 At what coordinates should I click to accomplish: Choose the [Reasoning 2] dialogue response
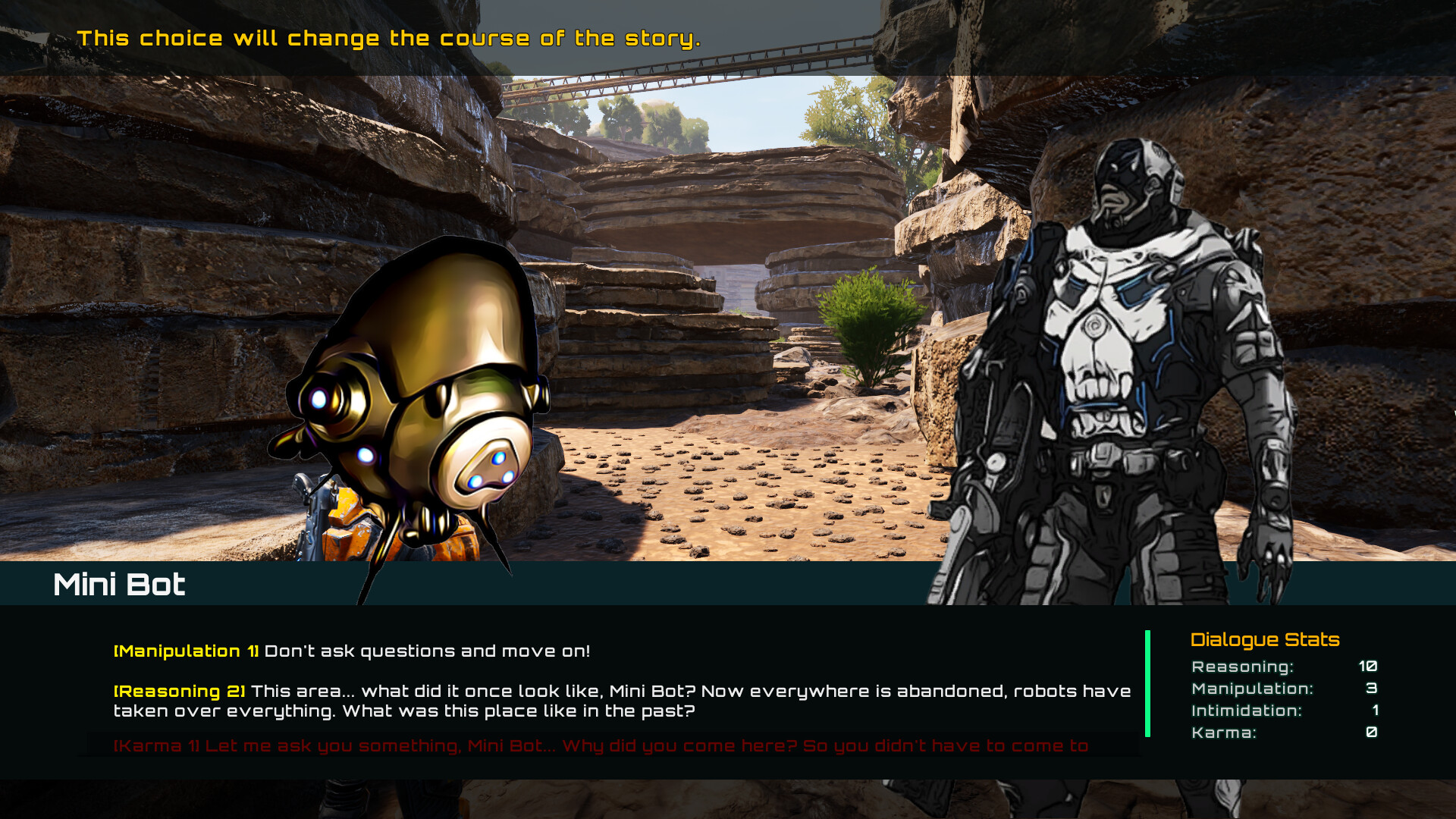tap(531, 700)
